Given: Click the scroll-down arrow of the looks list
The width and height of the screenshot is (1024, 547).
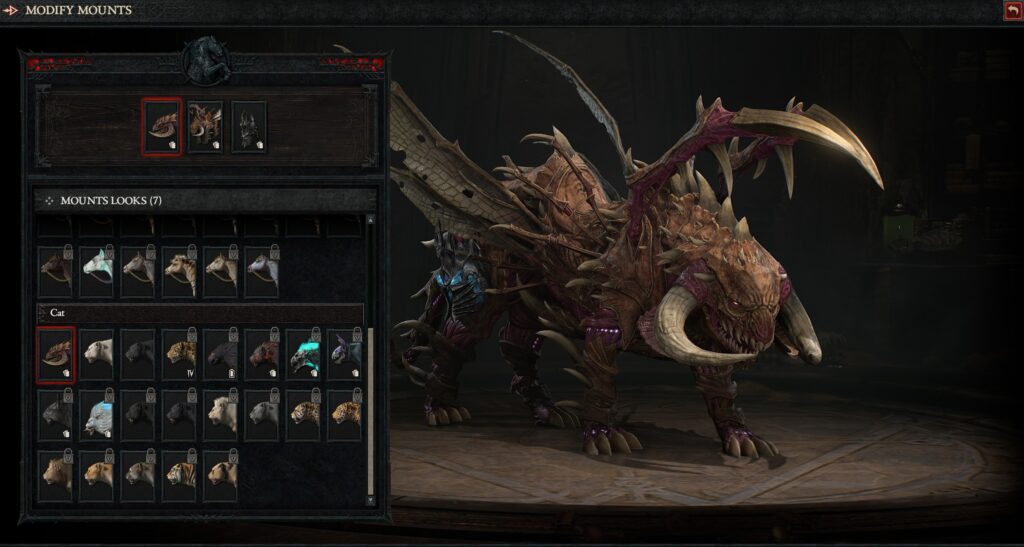Looking at the screenshot, I should coord(371,499).
